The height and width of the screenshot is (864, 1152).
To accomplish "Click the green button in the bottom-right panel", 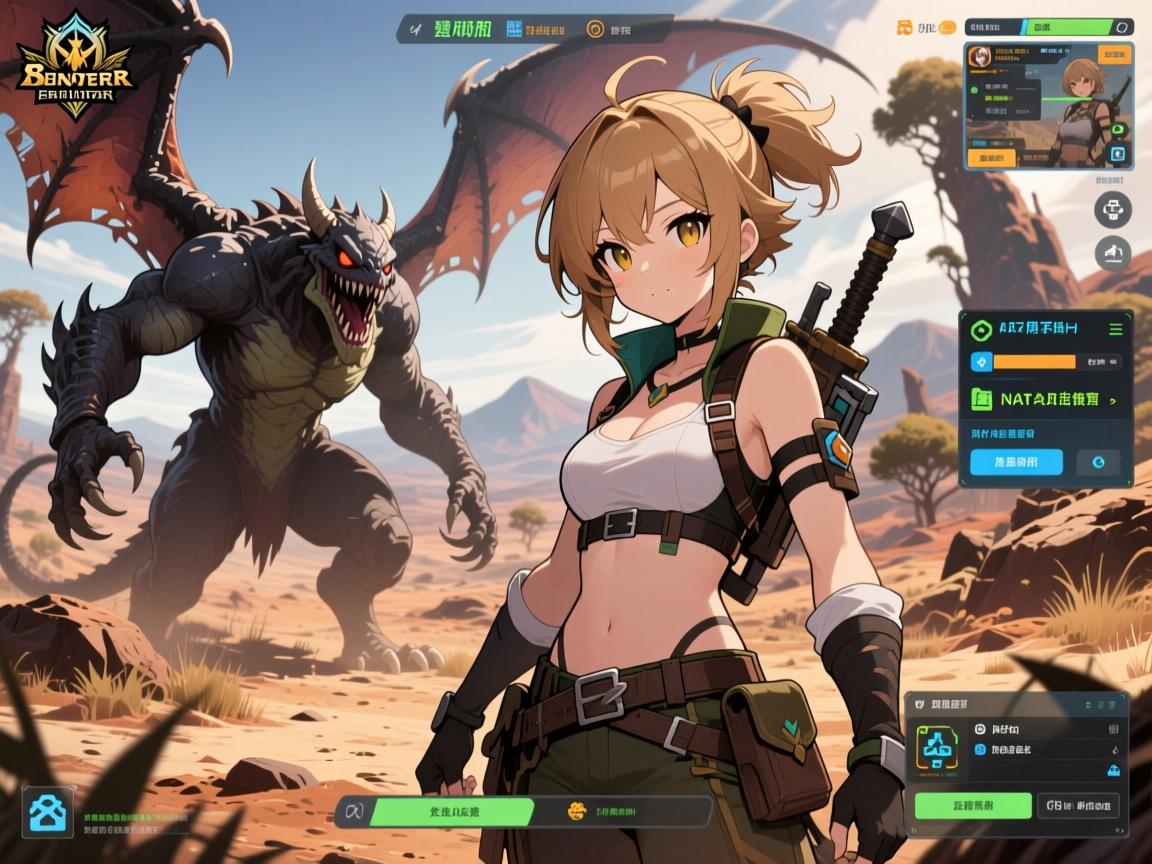I will tap(972, 805).
